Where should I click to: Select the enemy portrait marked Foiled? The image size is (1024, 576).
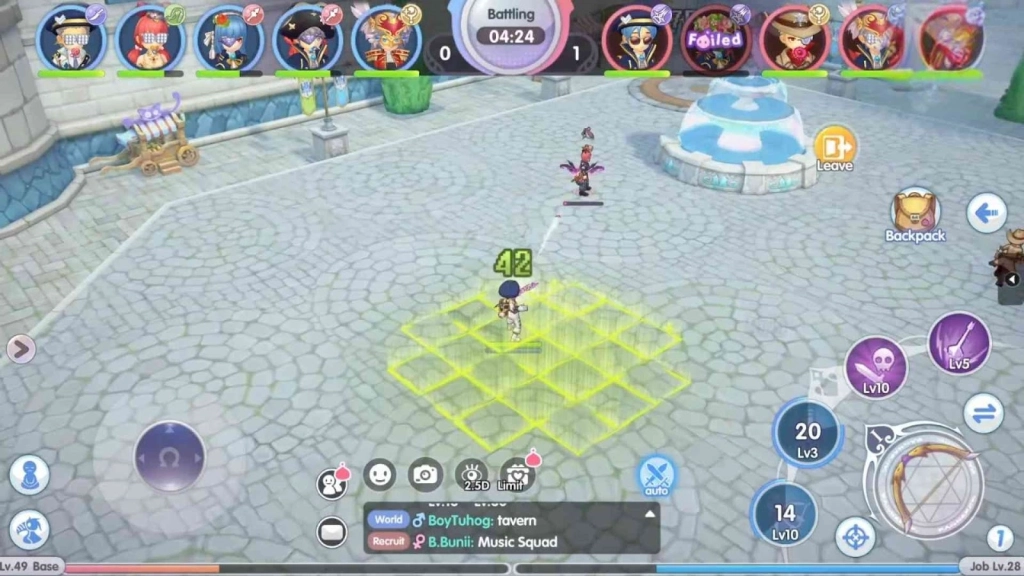[715, 39]
